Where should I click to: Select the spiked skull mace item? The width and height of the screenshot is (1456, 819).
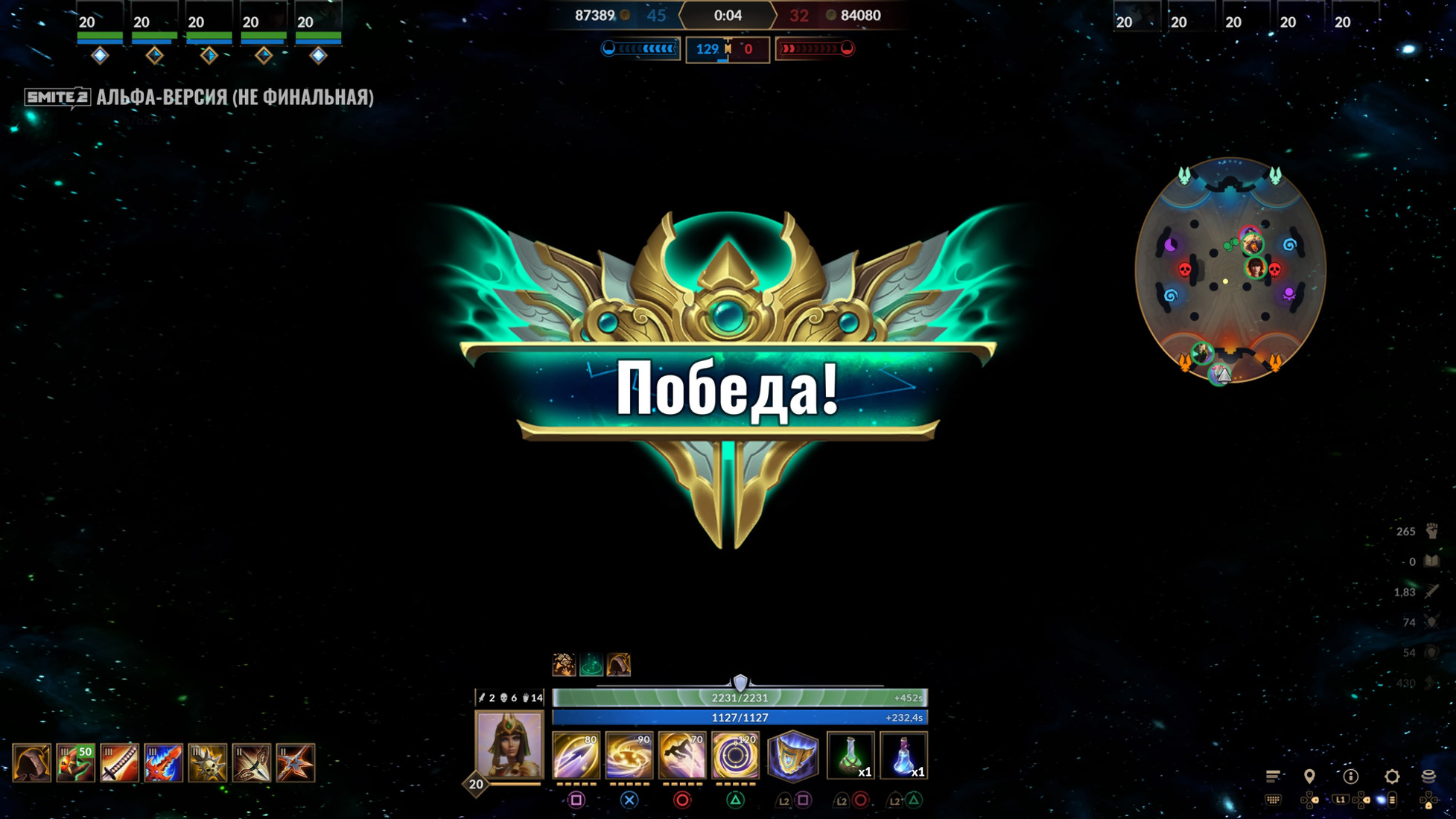(207, 762)
